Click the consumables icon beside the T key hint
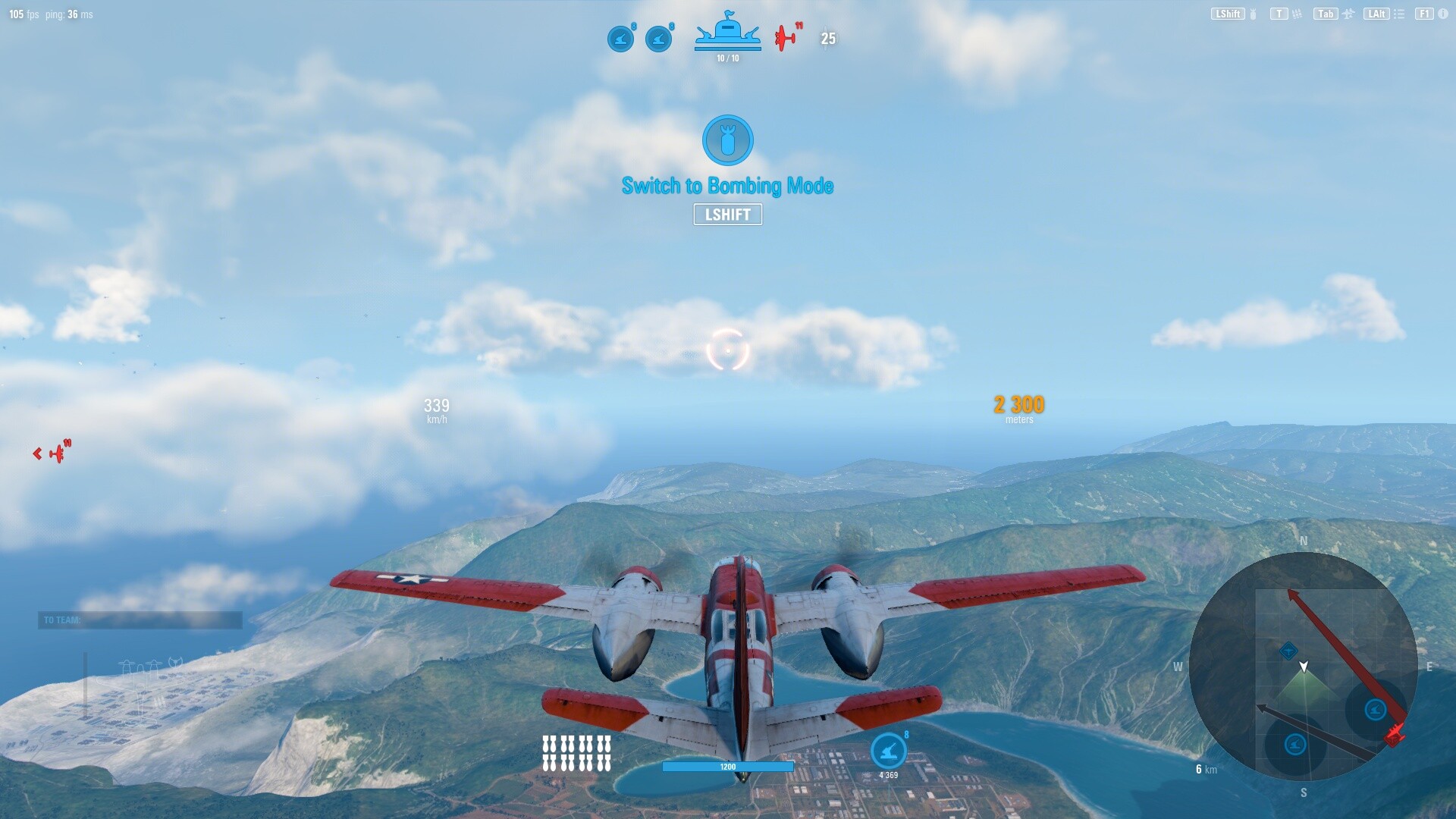The width and height of the screenshot is (1456, 819). coord(1297,14)
